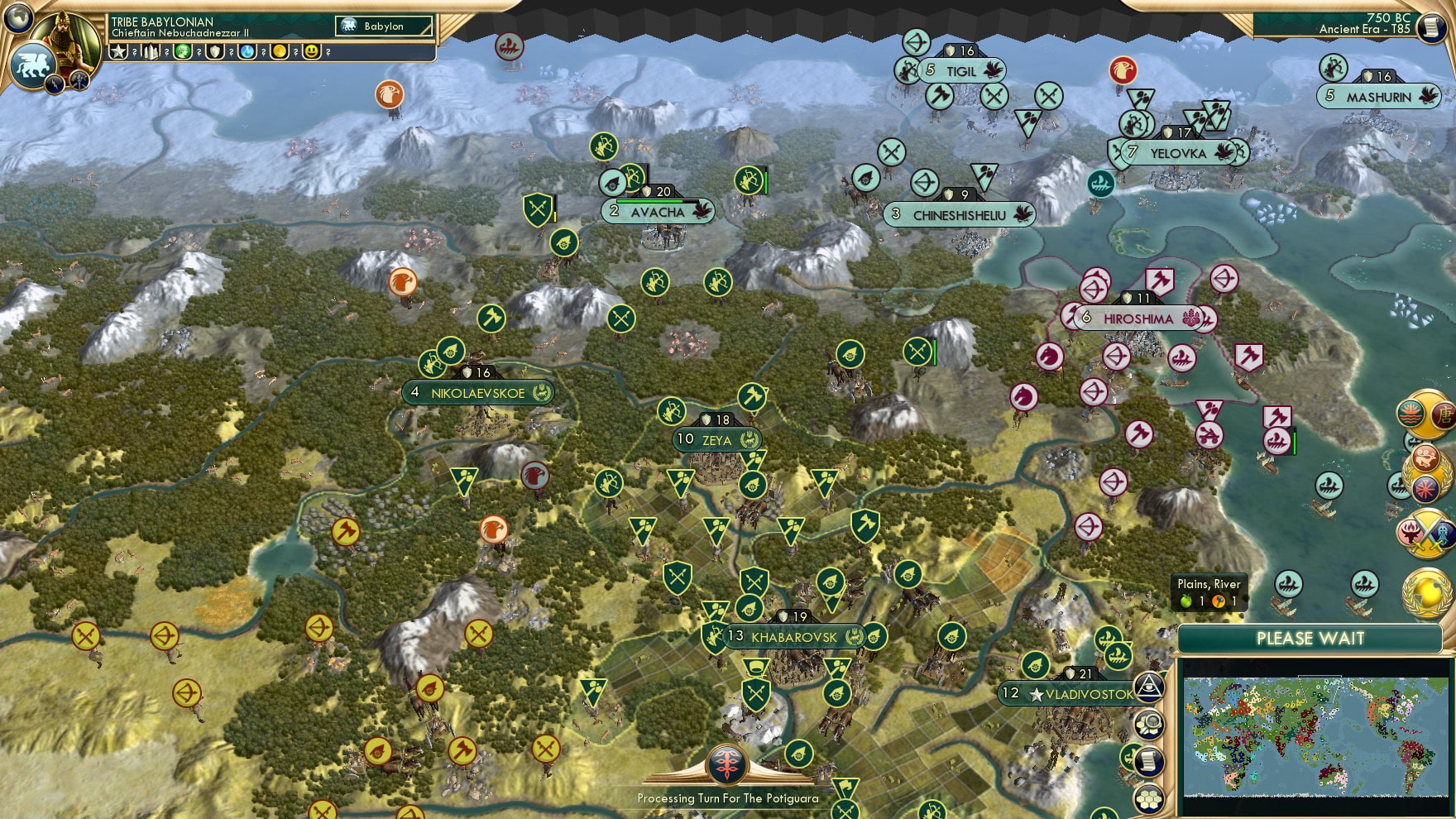This screenshot has height=819, width=1456.
Task: Open the scroll icon beside minimap
Action: [1149, 762]
